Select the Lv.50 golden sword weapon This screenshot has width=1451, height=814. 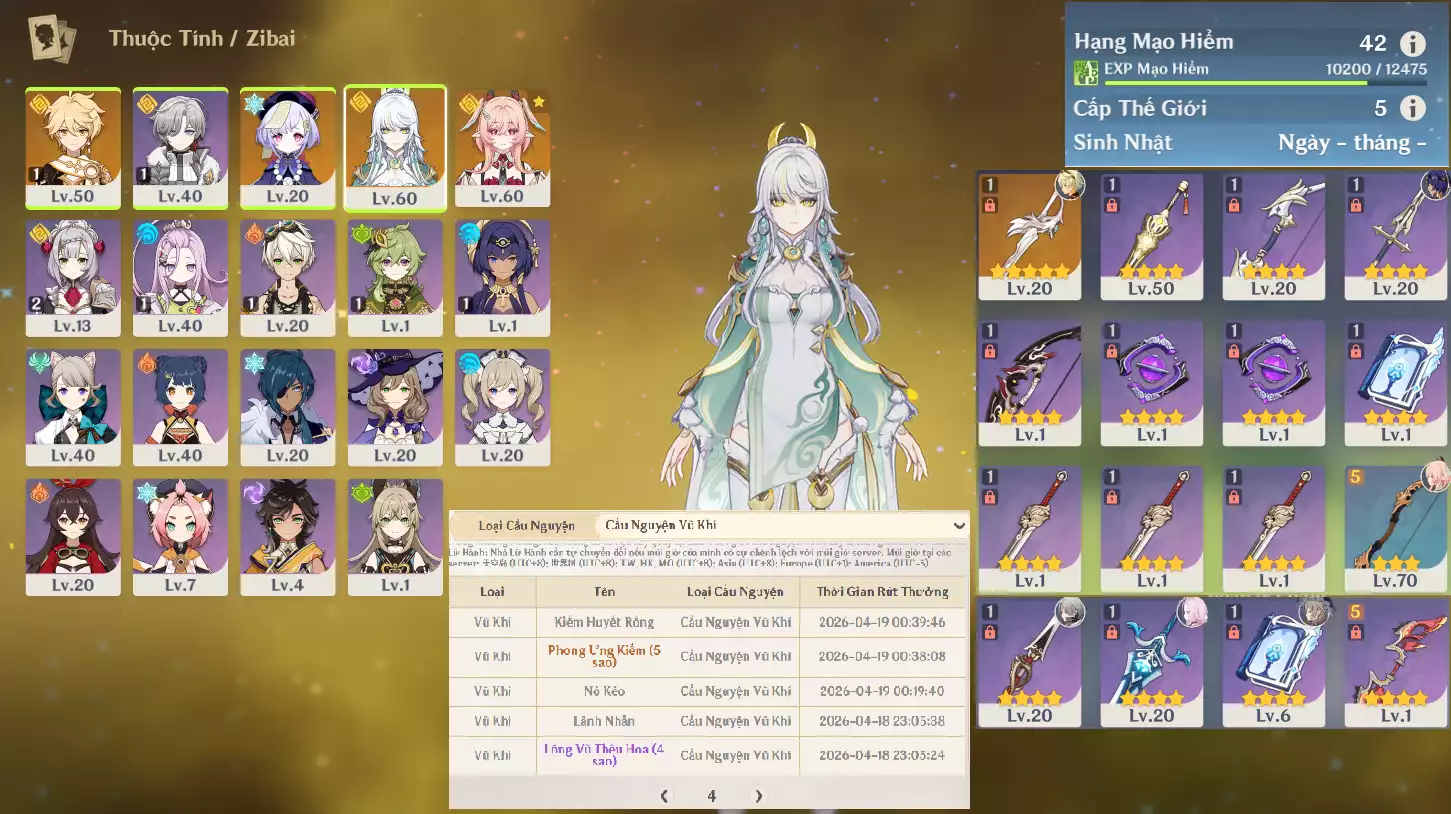click(x=1152, y=236)
